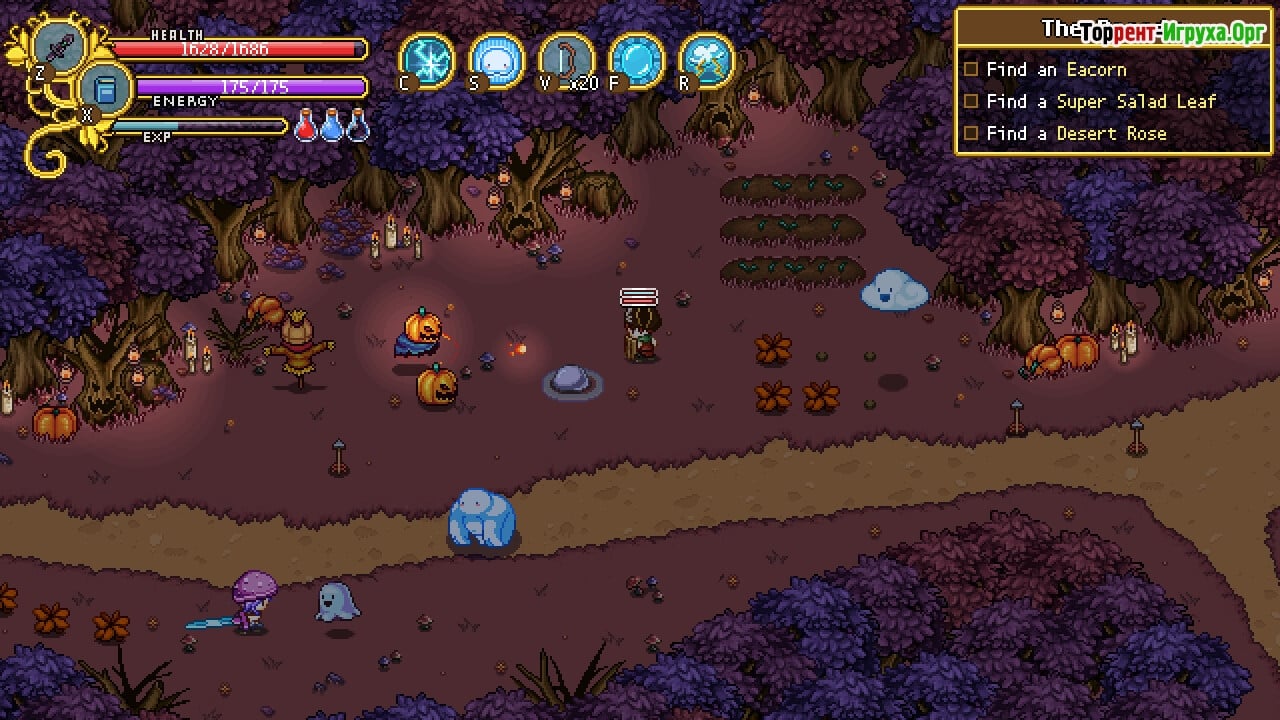Click the quest tracker title bar
Screen dimensions: 1280x720
coord(1113,28)
